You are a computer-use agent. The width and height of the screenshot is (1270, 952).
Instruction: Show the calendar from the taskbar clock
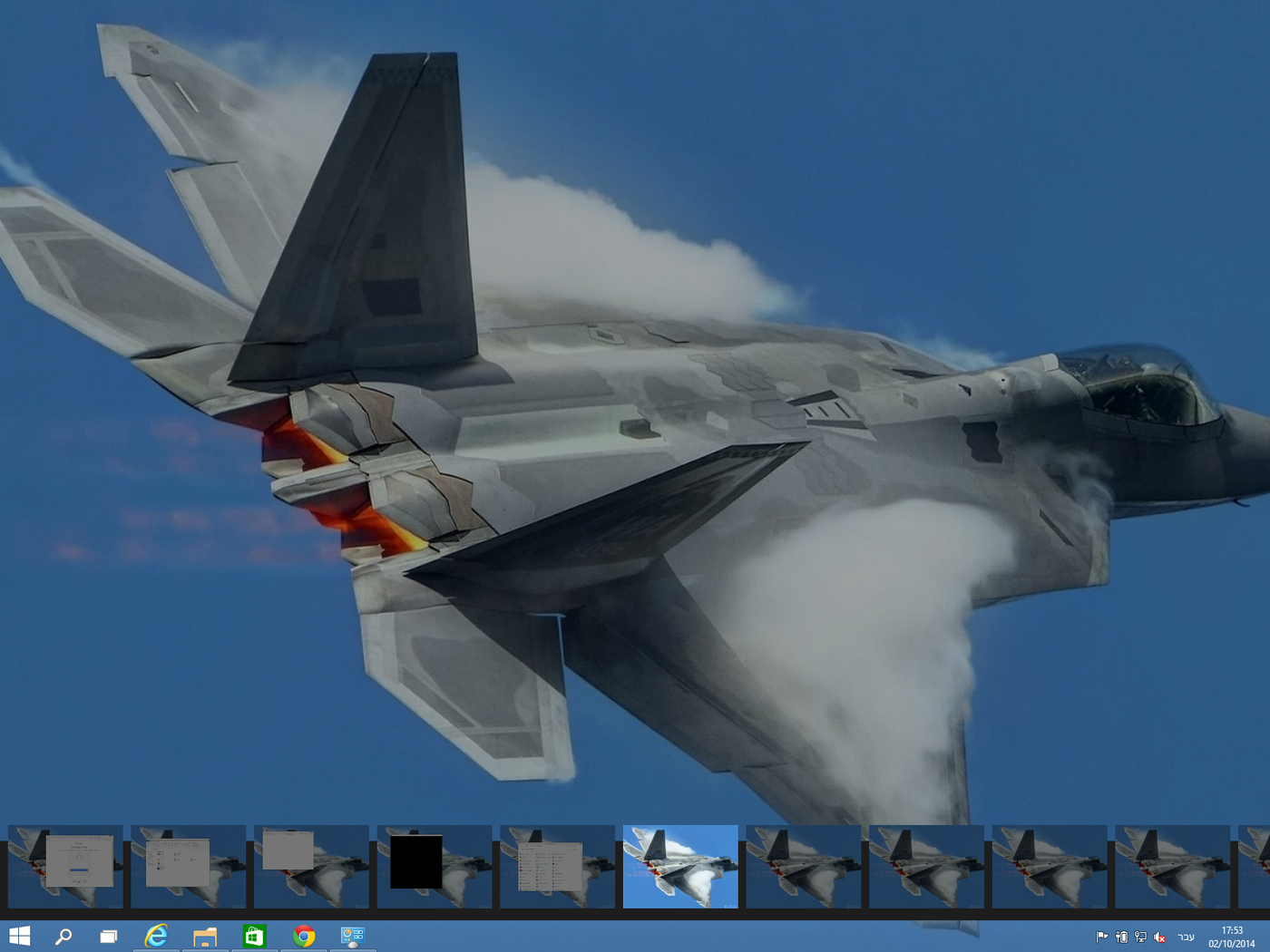1231,937
